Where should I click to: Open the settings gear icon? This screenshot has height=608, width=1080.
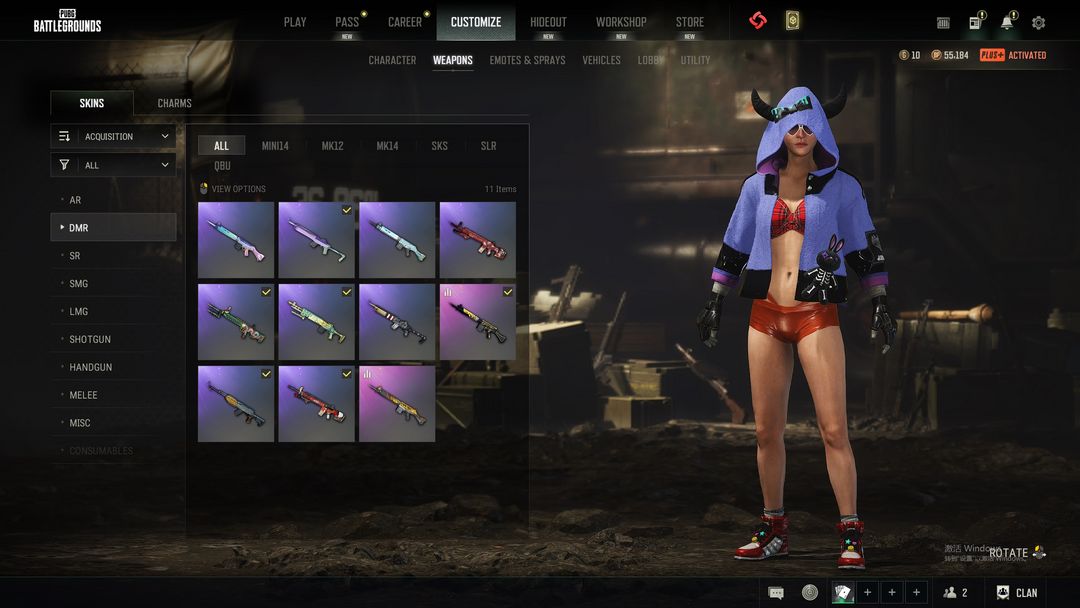1038,22
